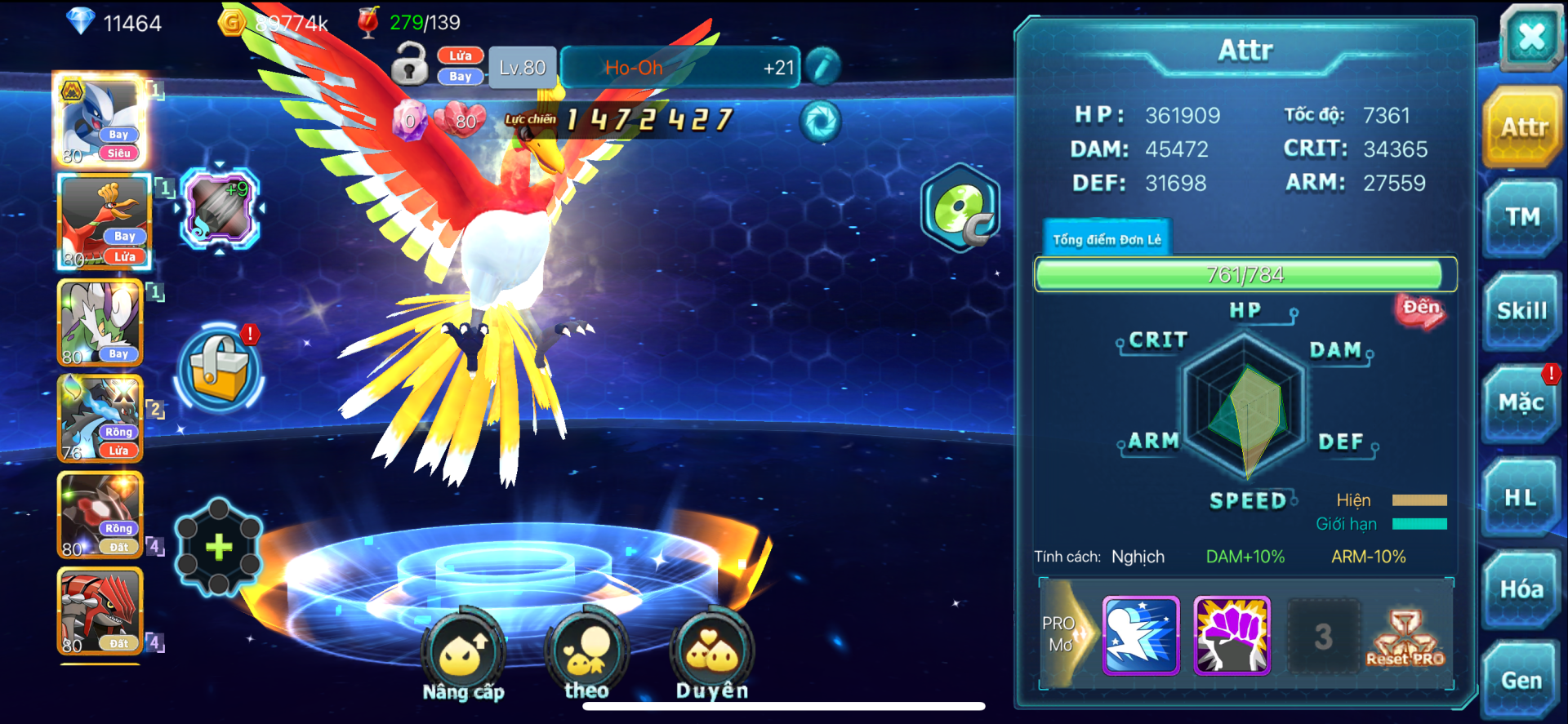1568x724 pixels.
Task: Open the Skill tab
Action: point(1521,311)
